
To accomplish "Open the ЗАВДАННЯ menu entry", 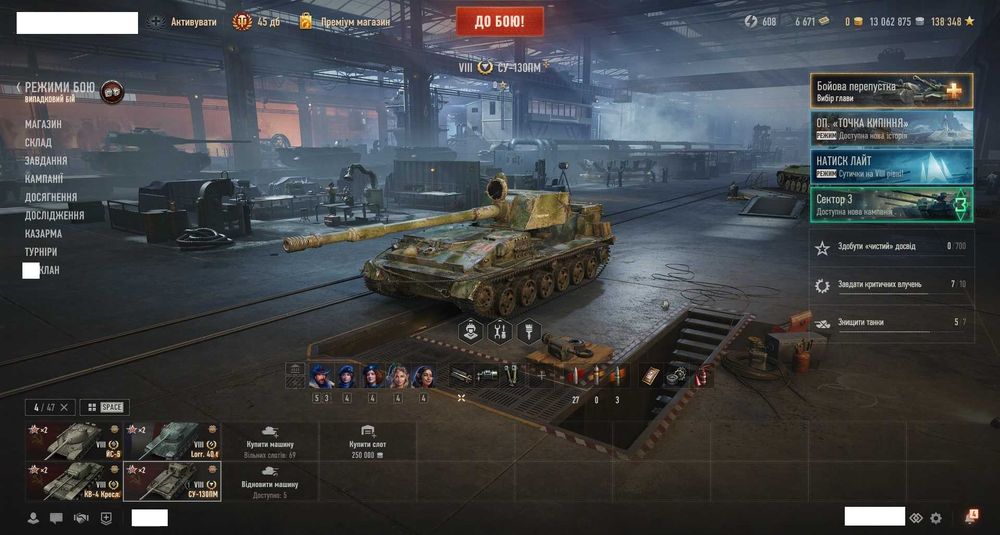I will point(46,160).
